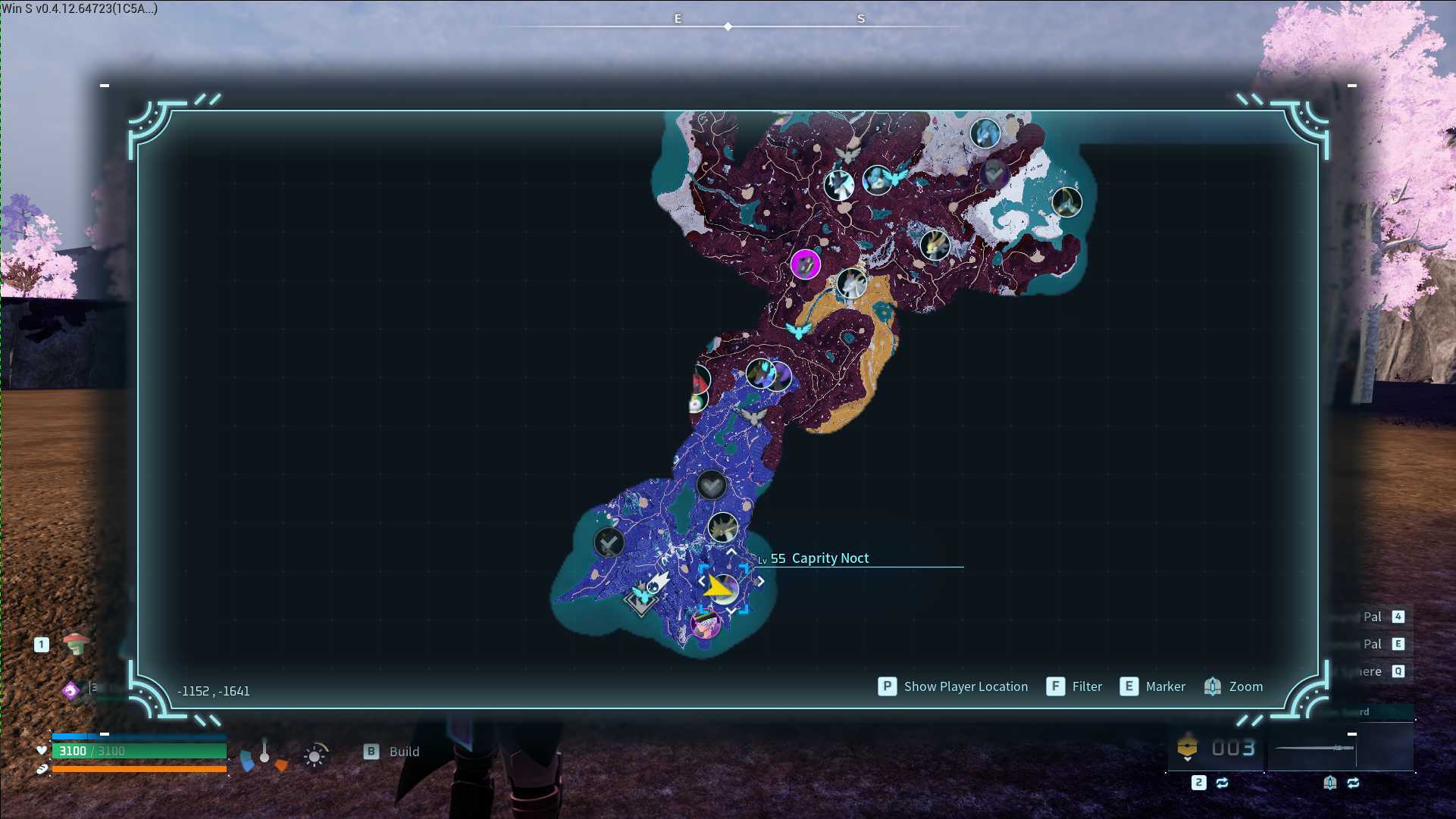Click the grey marker on the blue region's west coast
Image resolution: width=1456 pixels, height=819 pixels.
coord(609,542)
